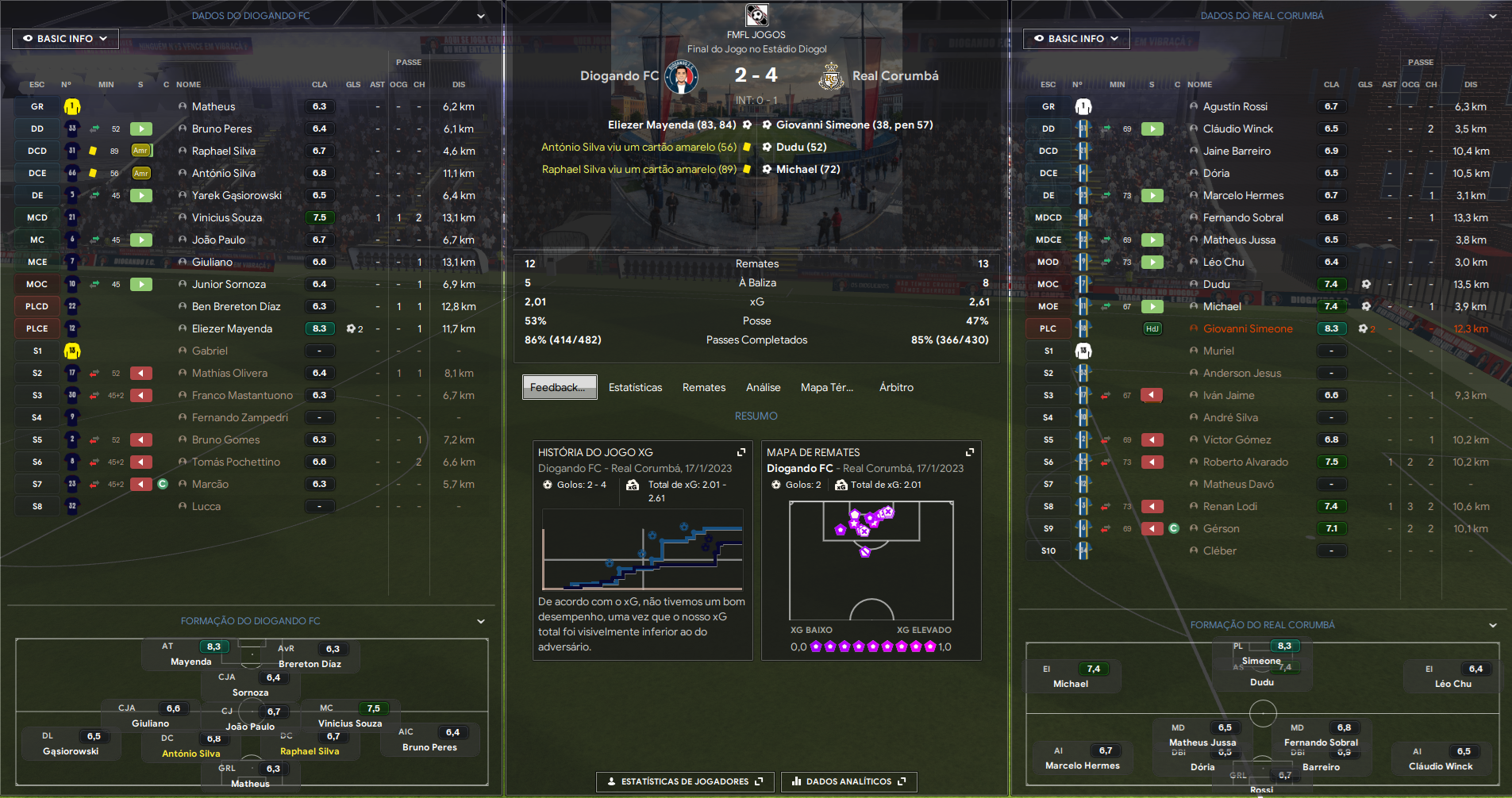The height and width of the screenshot is (798, 1512).
Task: Select Giovanni Simeone in the player list
Action: click(x=1247, y=328)
